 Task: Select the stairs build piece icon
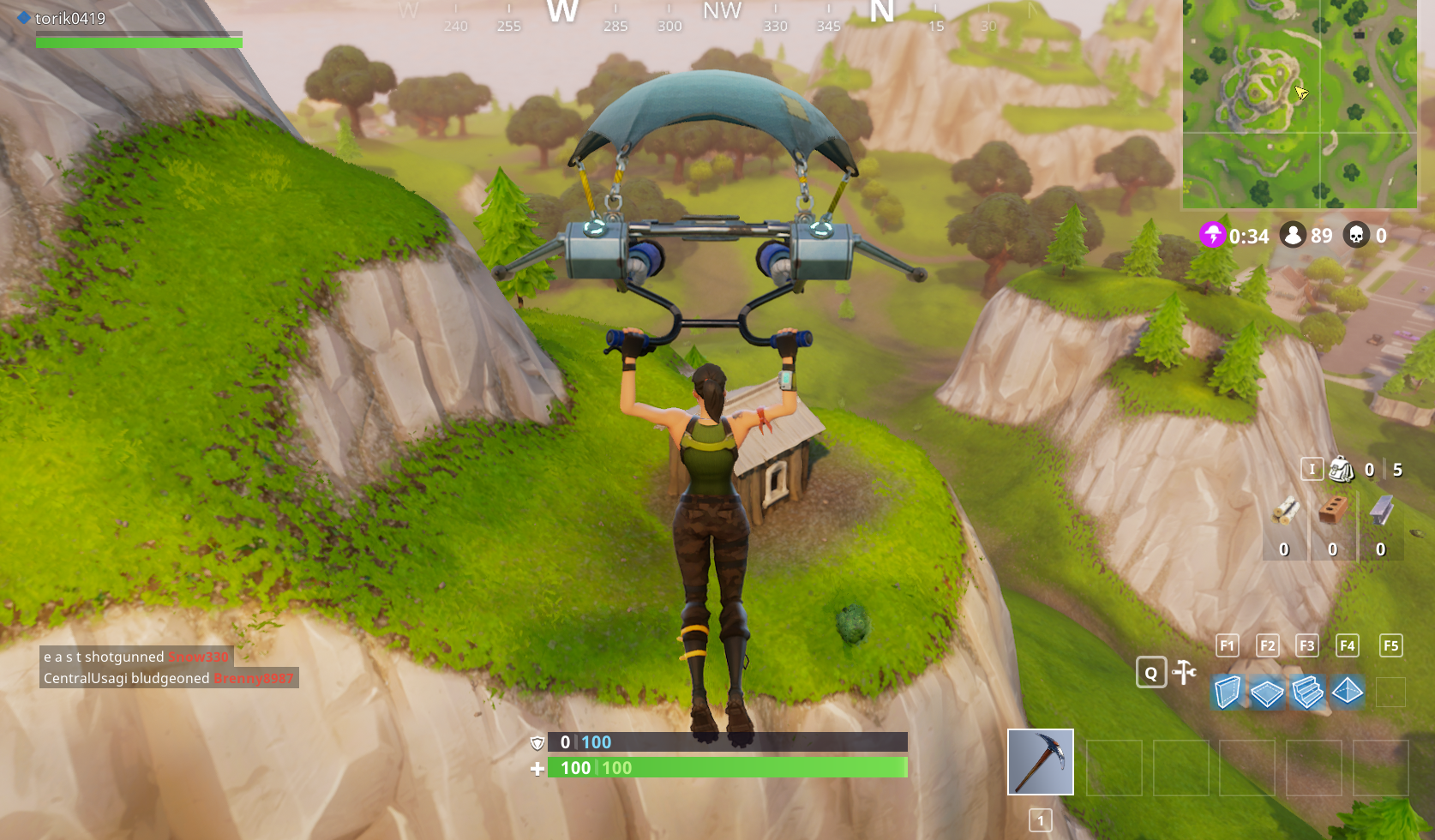(x=1307, y=693)
